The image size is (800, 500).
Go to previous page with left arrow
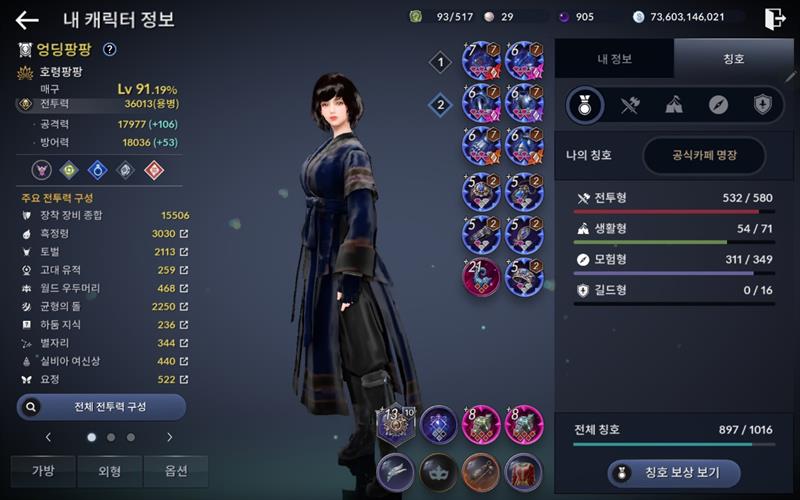click(x=48, y=437)
